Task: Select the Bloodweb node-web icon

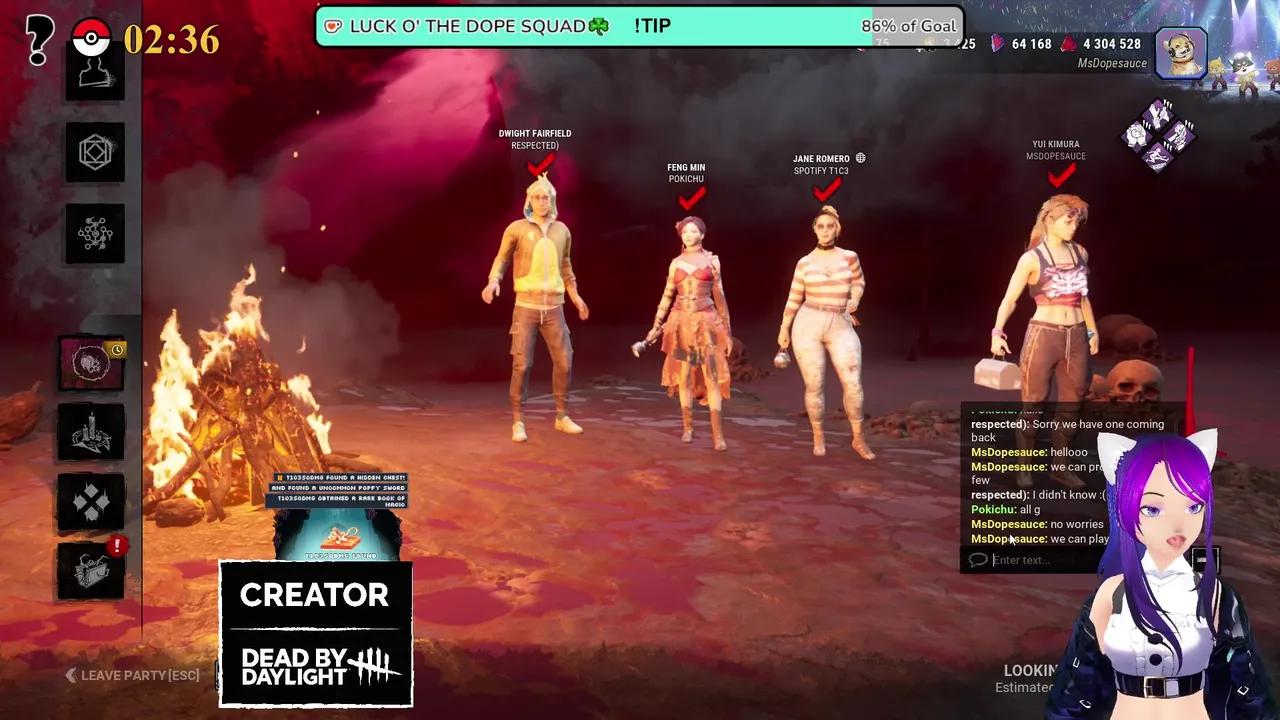Action: coord(94,233)
